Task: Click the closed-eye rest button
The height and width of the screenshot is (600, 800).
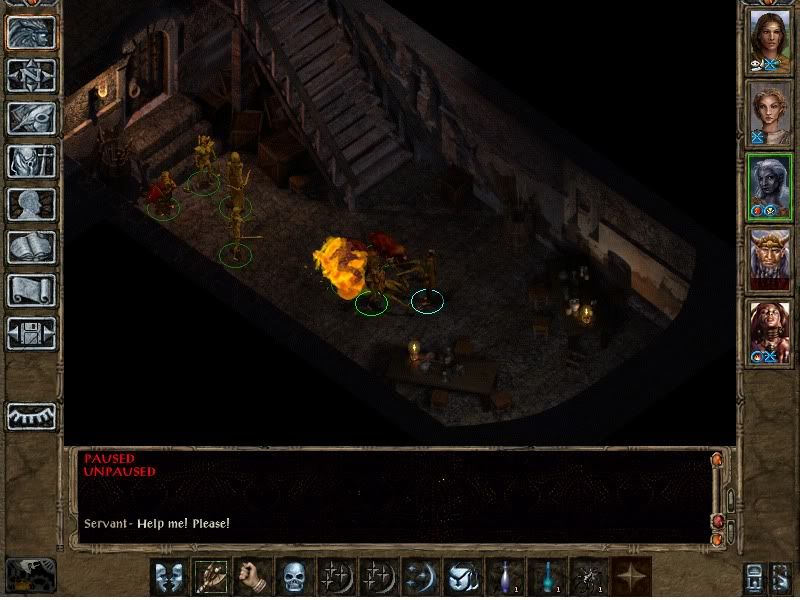Action: pos(31,416)
